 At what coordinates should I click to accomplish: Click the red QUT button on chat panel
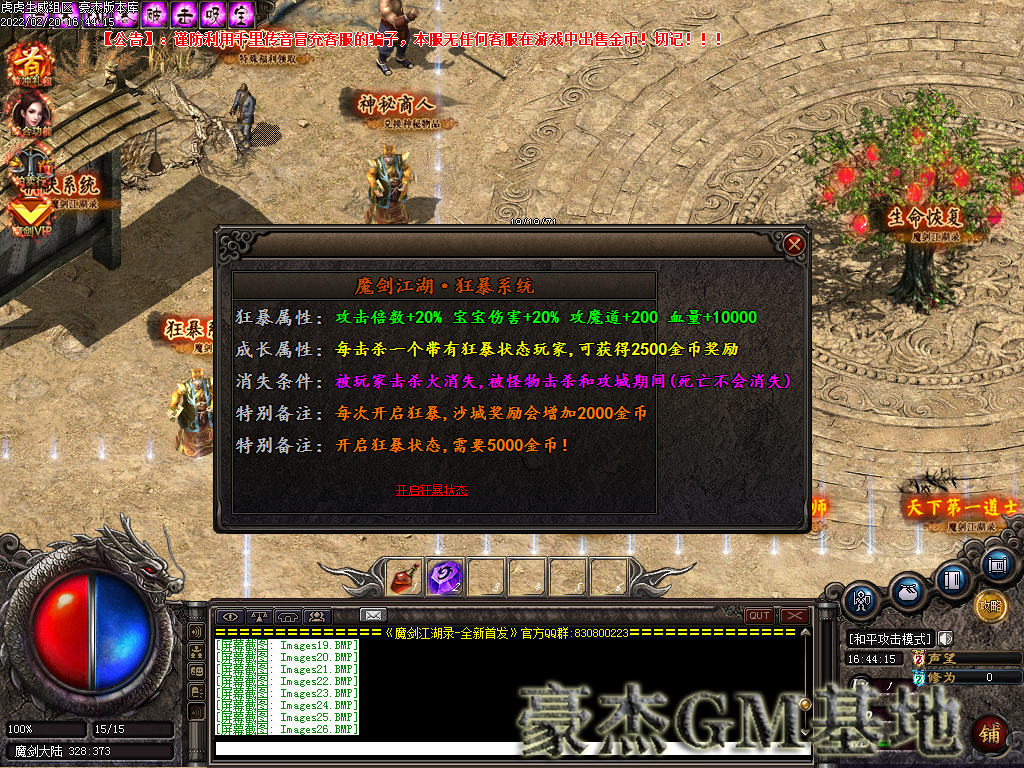click(x=759, y=616)
